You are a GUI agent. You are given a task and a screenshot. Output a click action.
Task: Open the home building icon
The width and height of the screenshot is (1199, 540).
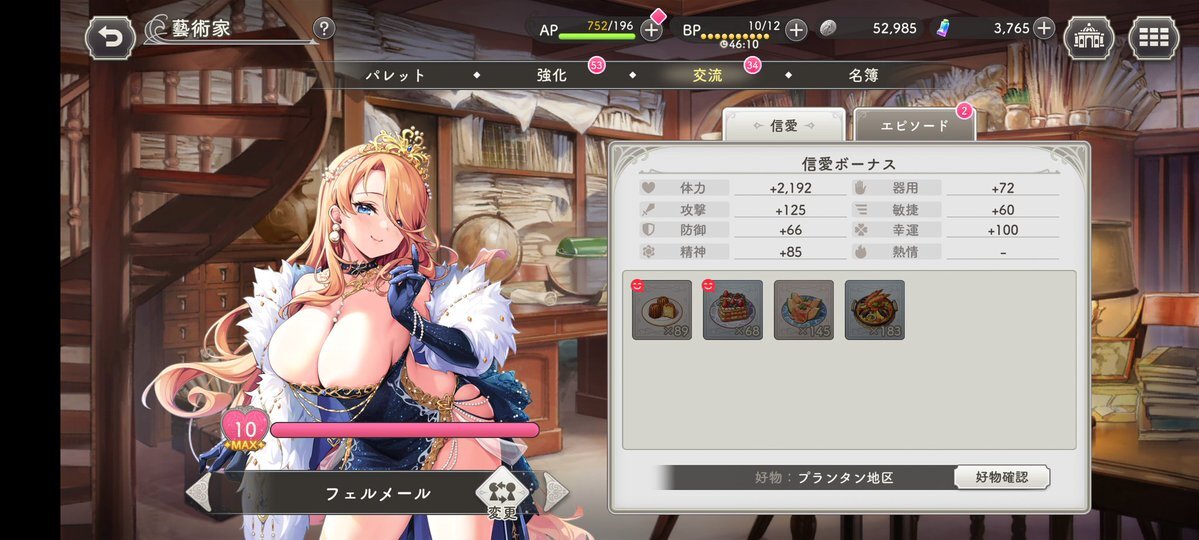(x=1089, y=39)
